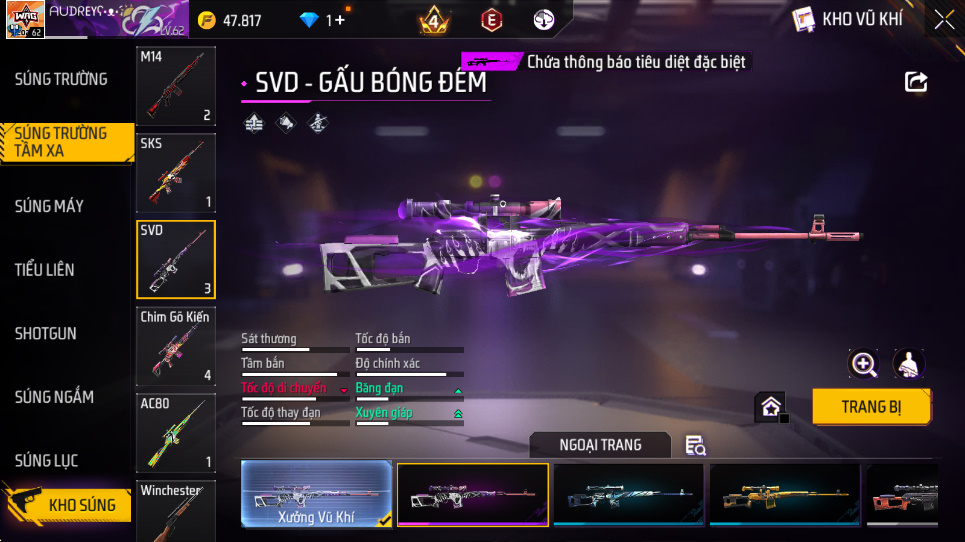Image resolution: width=965 pixels, height=542 pixels.
Task: Equip the skin with TRANG BỊ button
Action: point(871,407)
